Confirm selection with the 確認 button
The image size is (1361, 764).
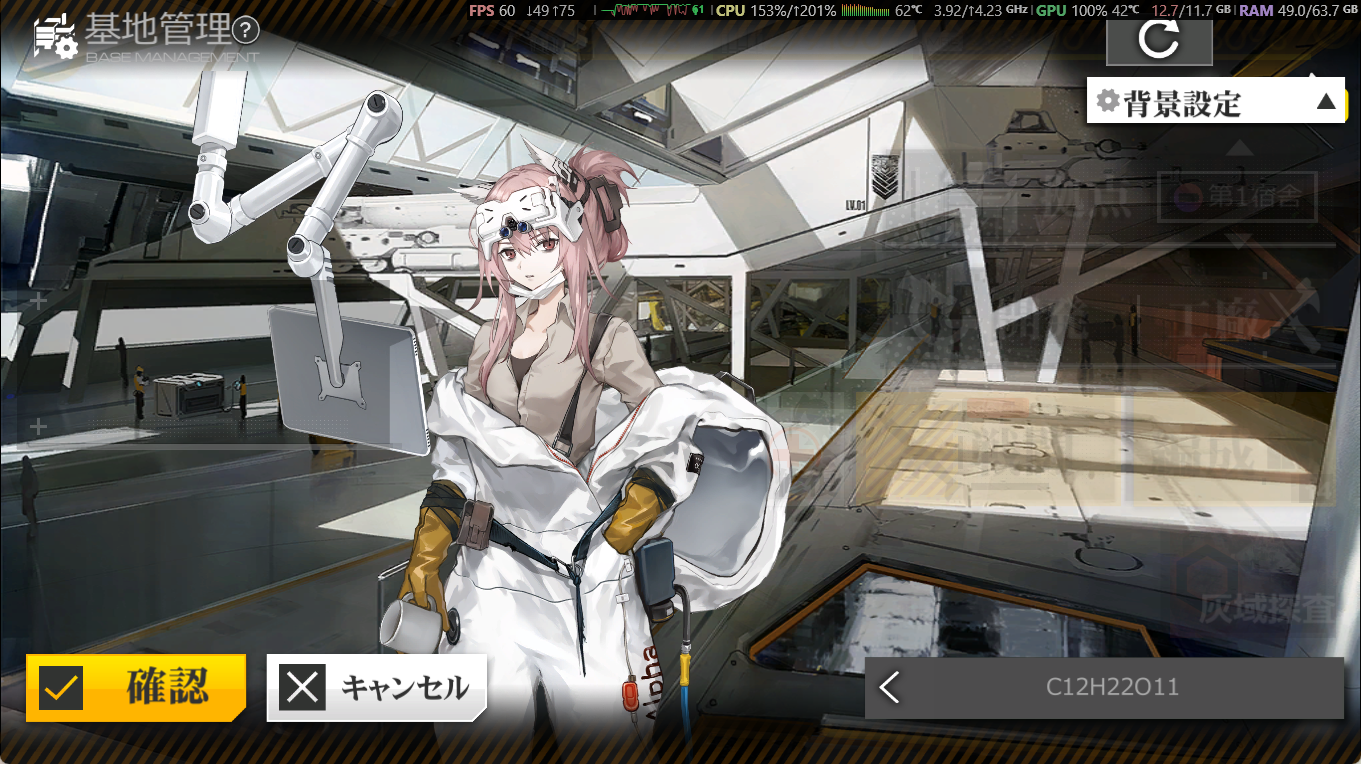pos(136,687)
